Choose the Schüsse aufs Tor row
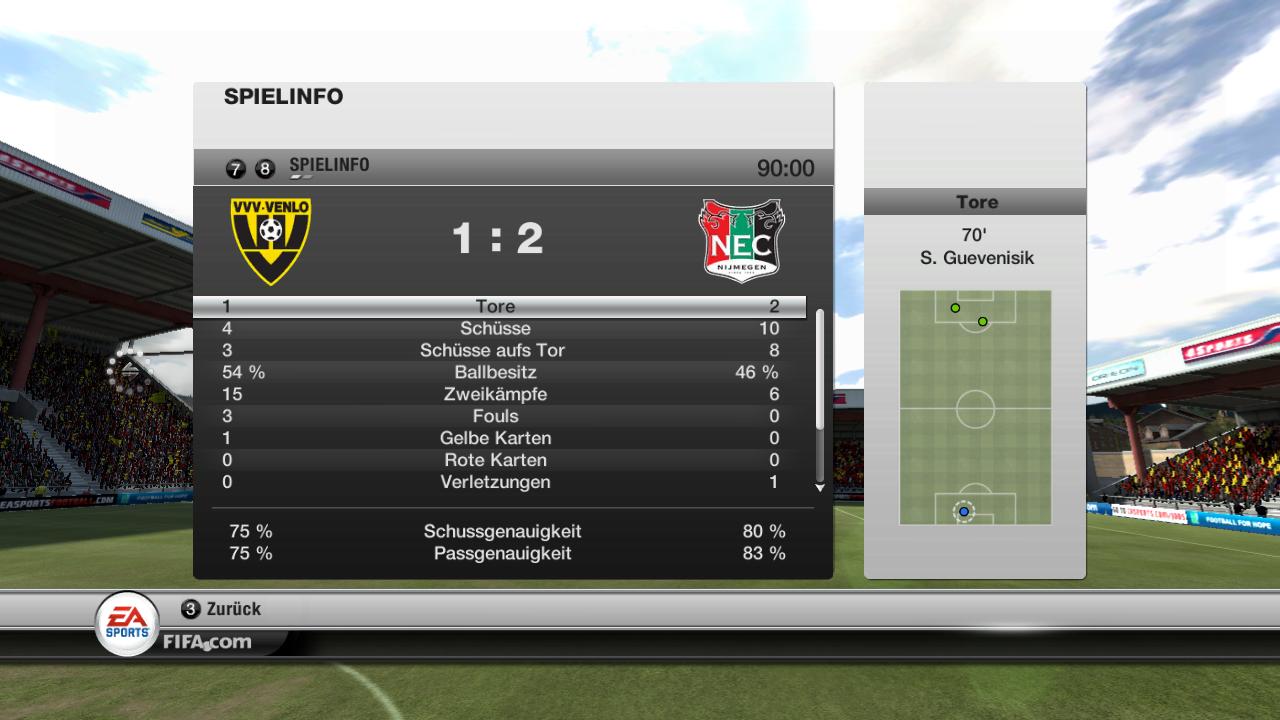Image resolution: width=1280 pixels, height=720 pixels. tap(497, 351)
